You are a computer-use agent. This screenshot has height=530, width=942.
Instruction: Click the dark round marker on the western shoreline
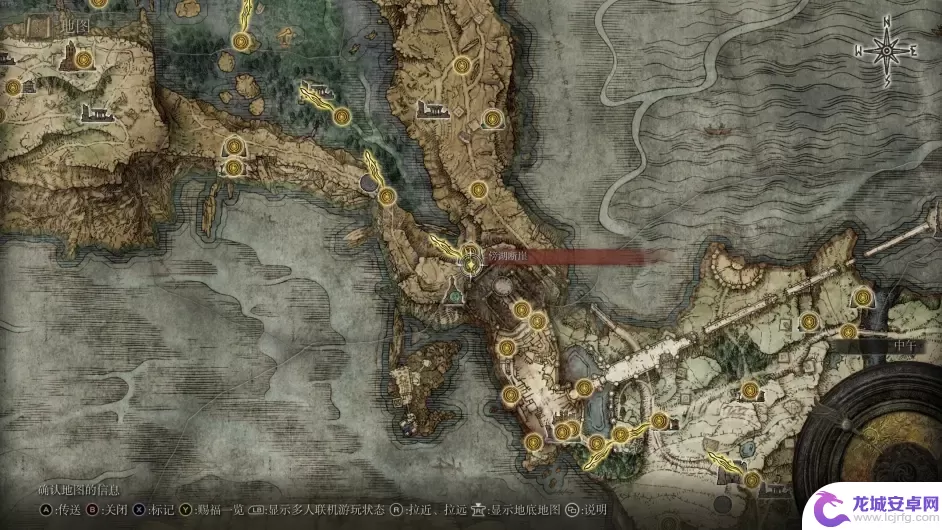coord(369,184)
